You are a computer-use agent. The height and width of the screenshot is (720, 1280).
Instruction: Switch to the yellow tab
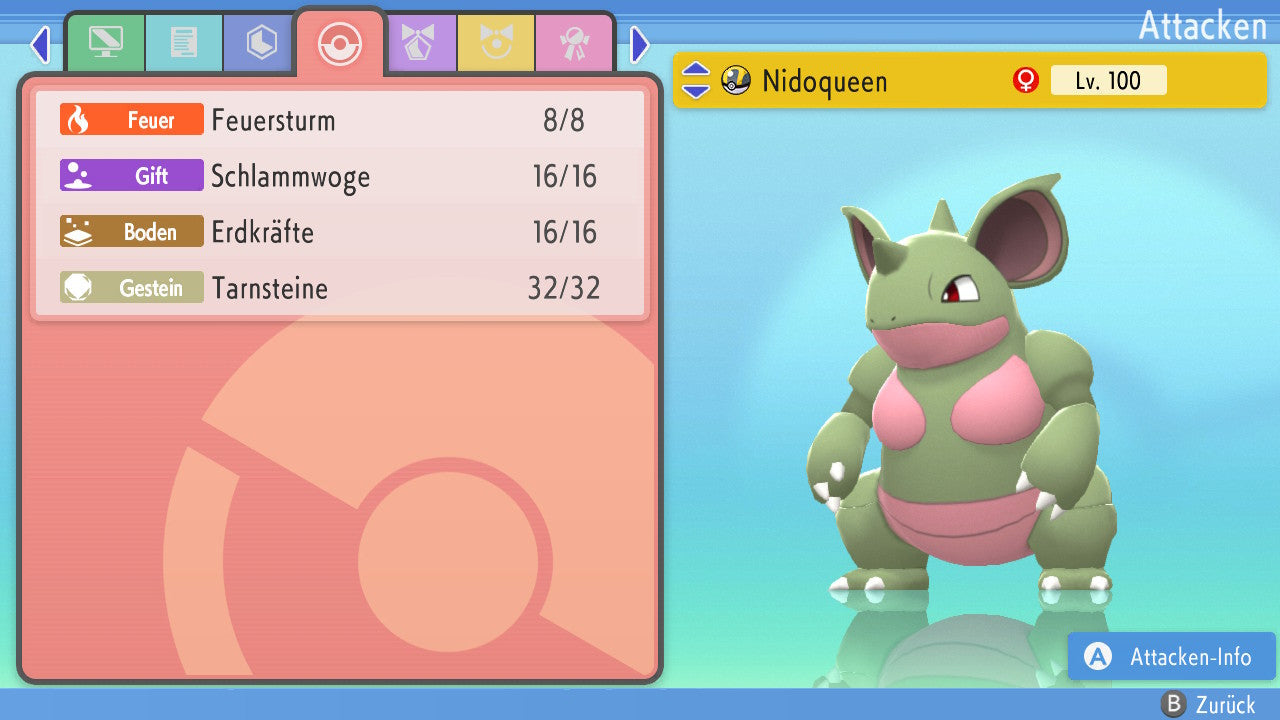496,43
